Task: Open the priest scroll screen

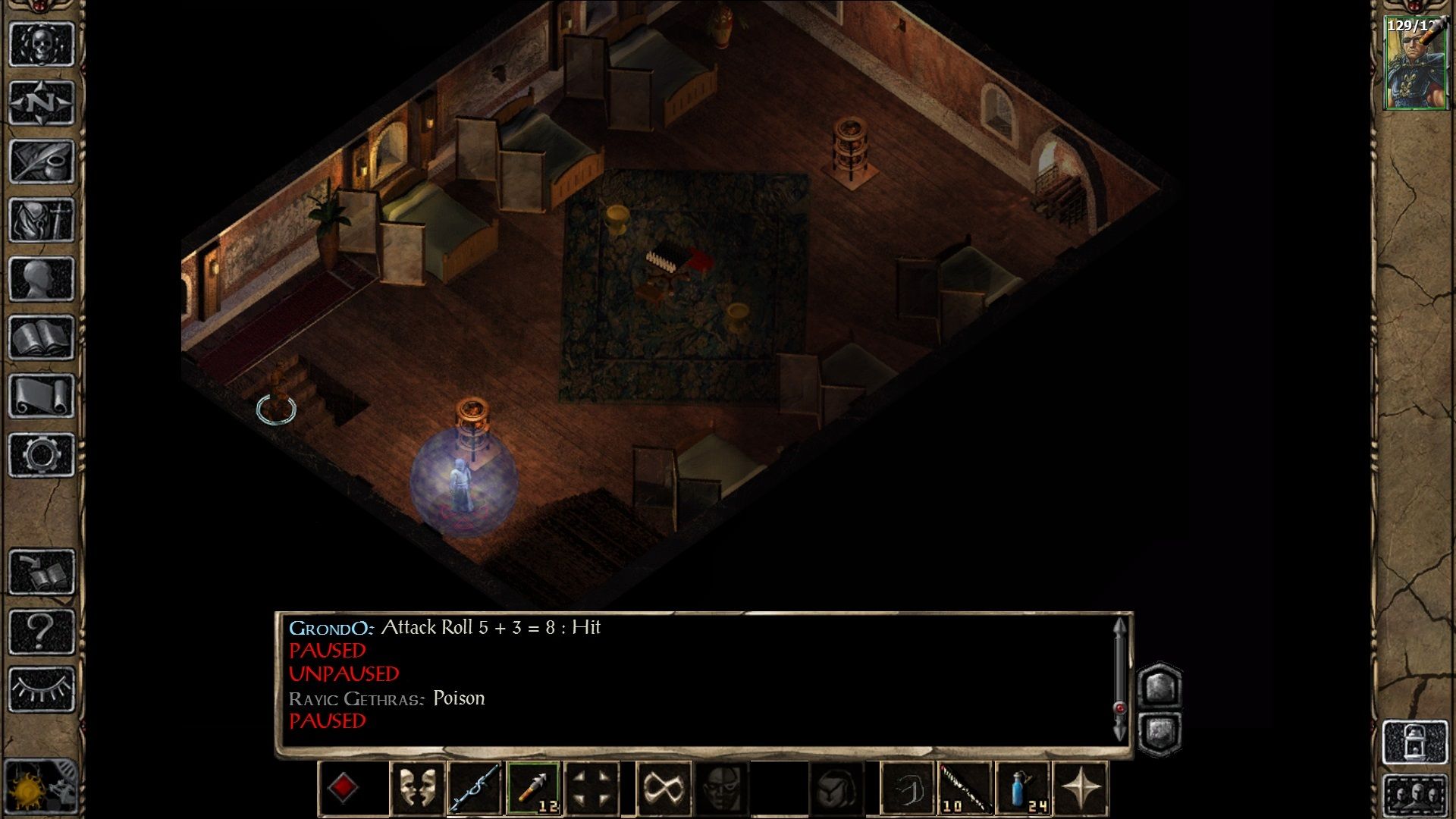Action: point(41,396)
